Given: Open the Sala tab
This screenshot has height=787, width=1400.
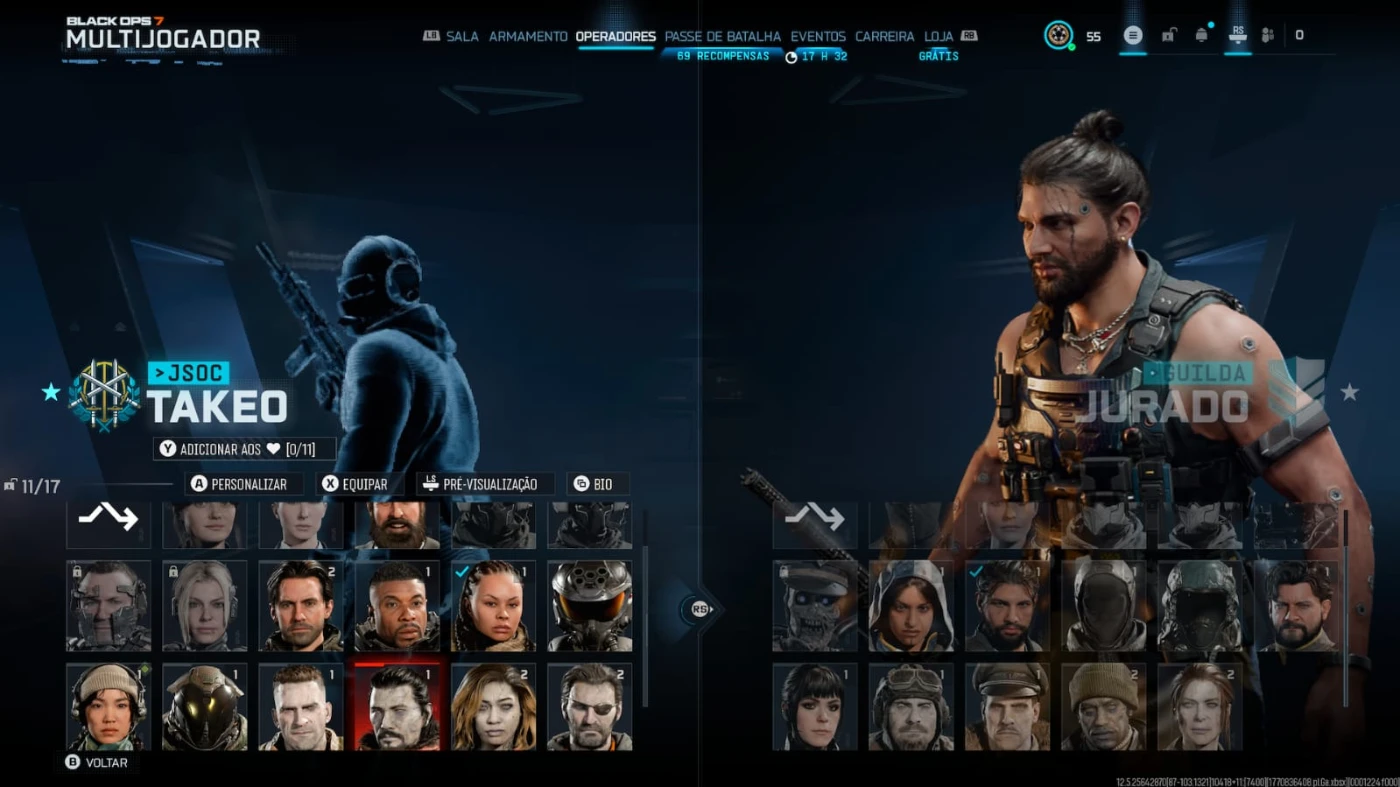Looking at the screenshot, I should pyautogui.click(x=462, y=36).
